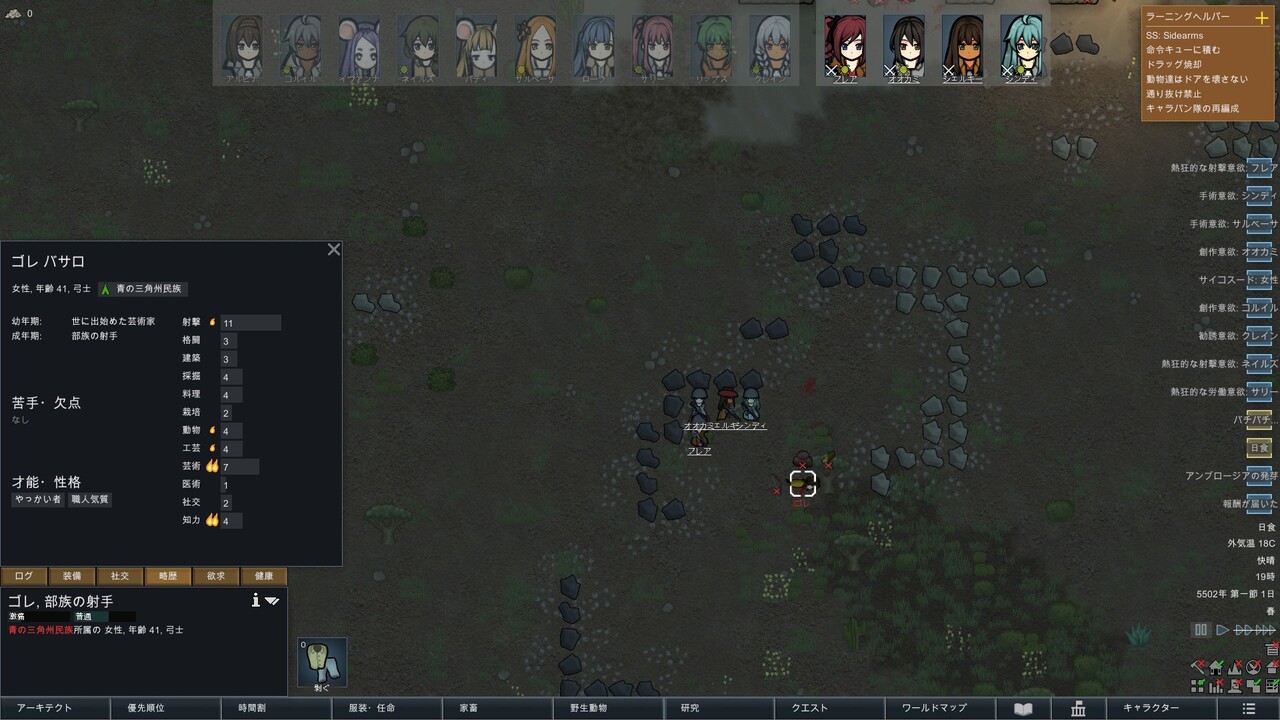This screenshot has width=1280, height=720.
Task: Click the terrain overlay mountain icon
Action: (1235, 668)
